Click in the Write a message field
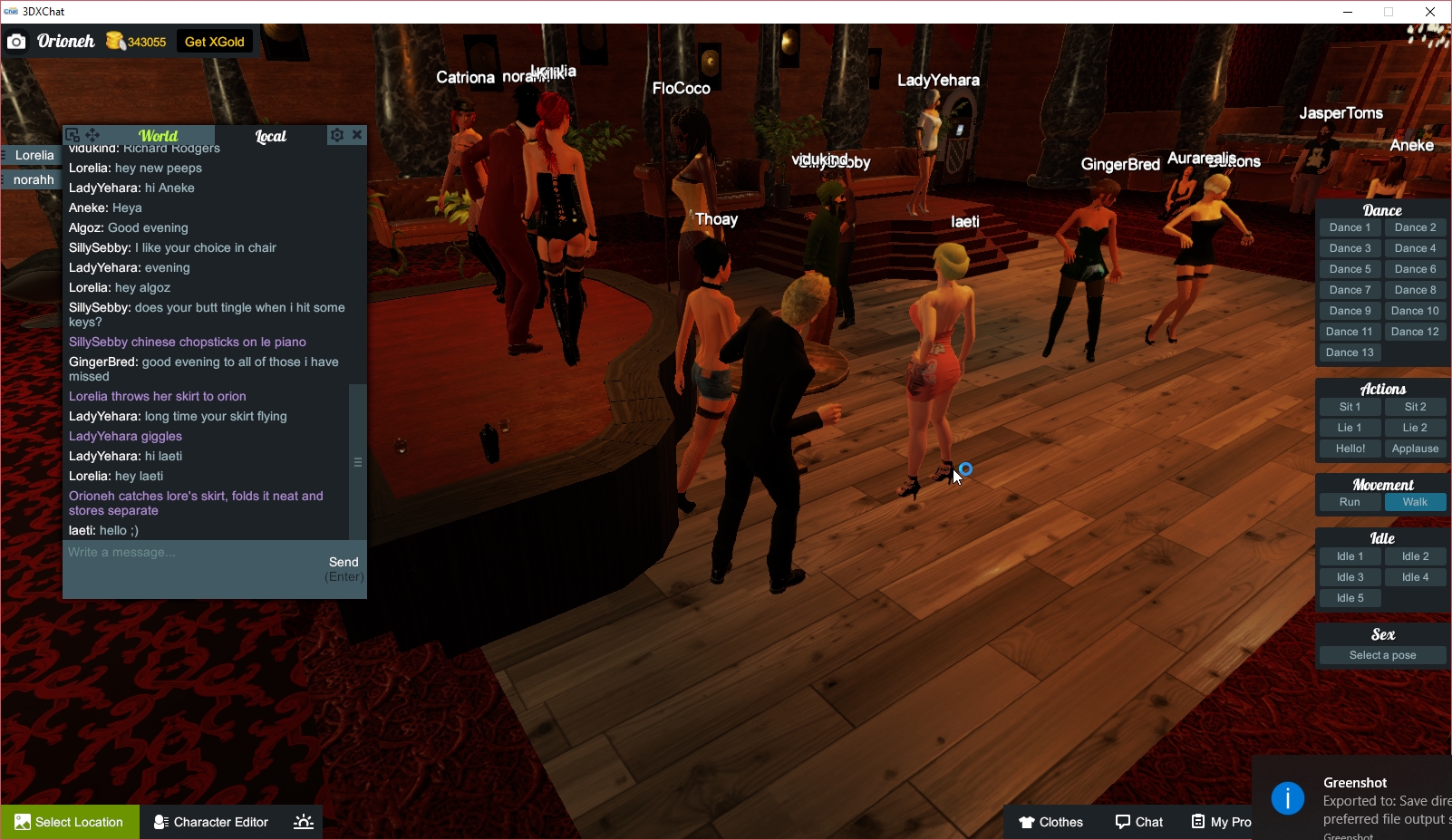 coord(181,552)
